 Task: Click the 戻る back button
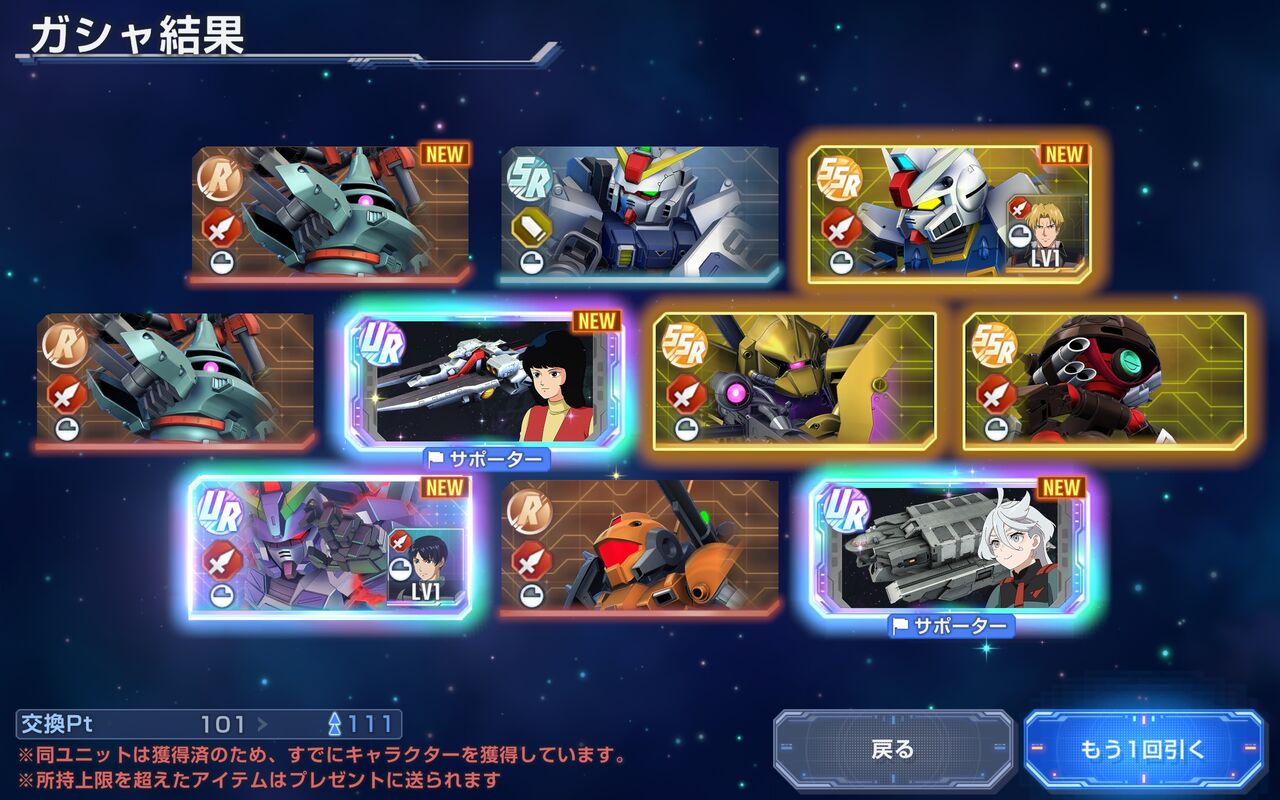coord(893,749)
